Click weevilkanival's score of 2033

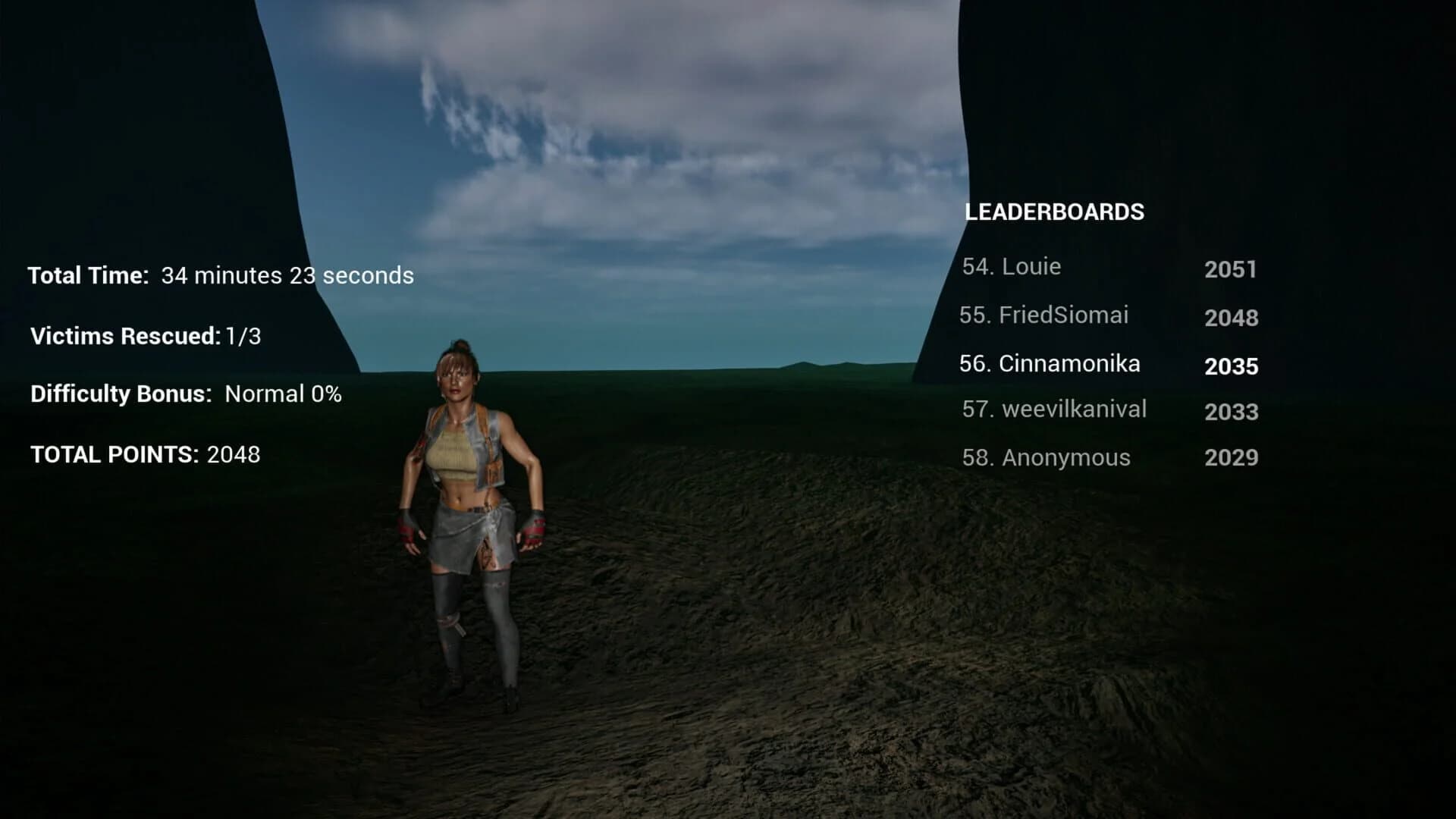[1232, 413]
